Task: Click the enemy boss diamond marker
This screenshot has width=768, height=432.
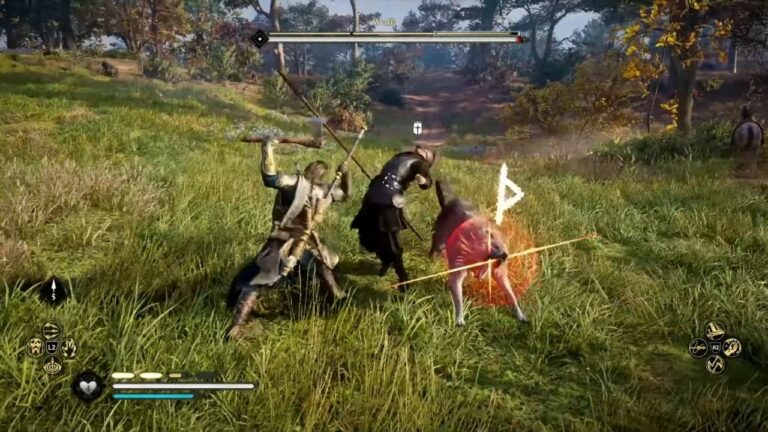Action: (x=259, y=38)
